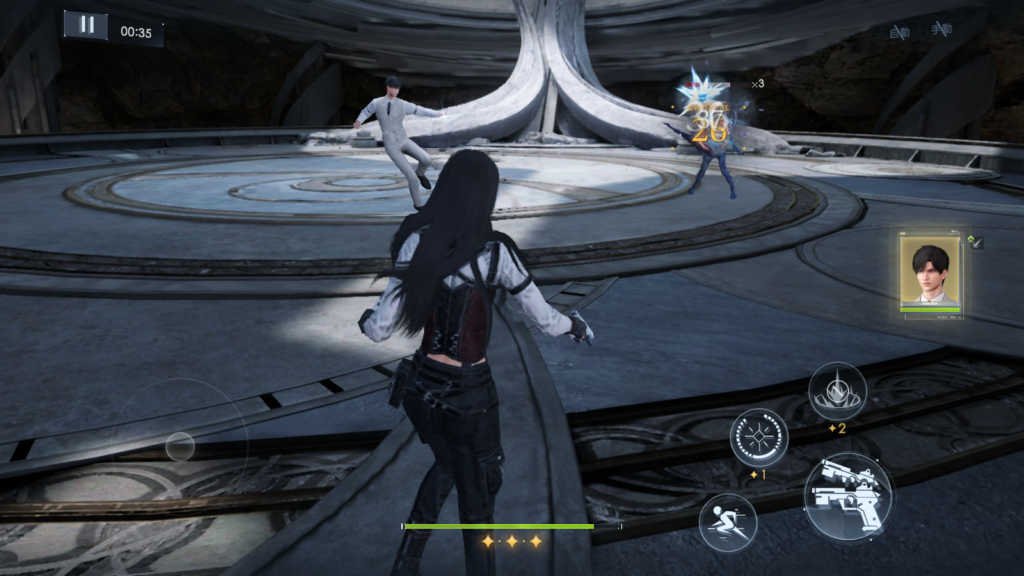1024x576 pixels.
Task: Activate the dodge sprint skill
Action: (727, 521)
